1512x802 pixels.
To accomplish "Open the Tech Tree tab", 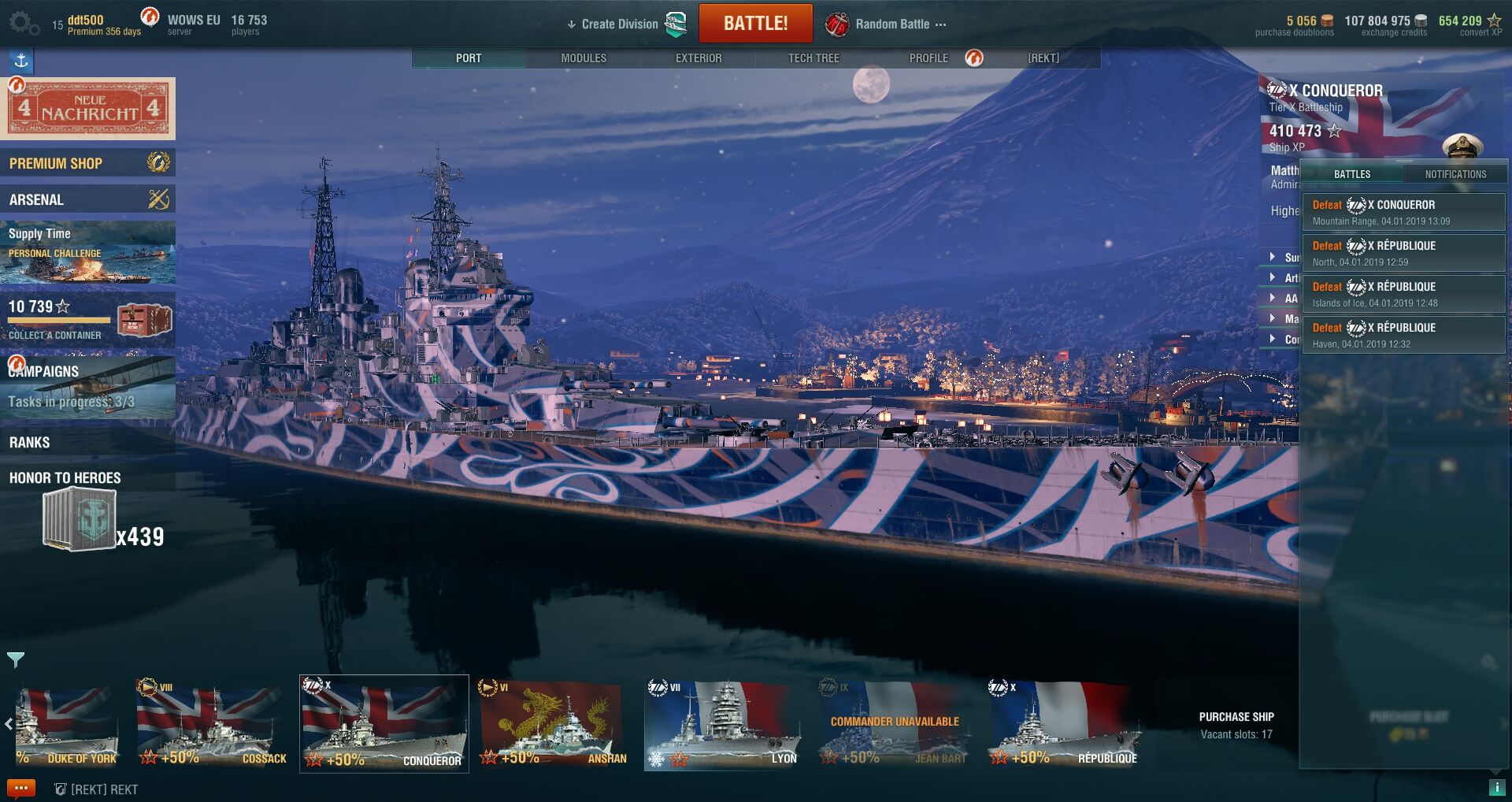I will (x=813, y=58).
